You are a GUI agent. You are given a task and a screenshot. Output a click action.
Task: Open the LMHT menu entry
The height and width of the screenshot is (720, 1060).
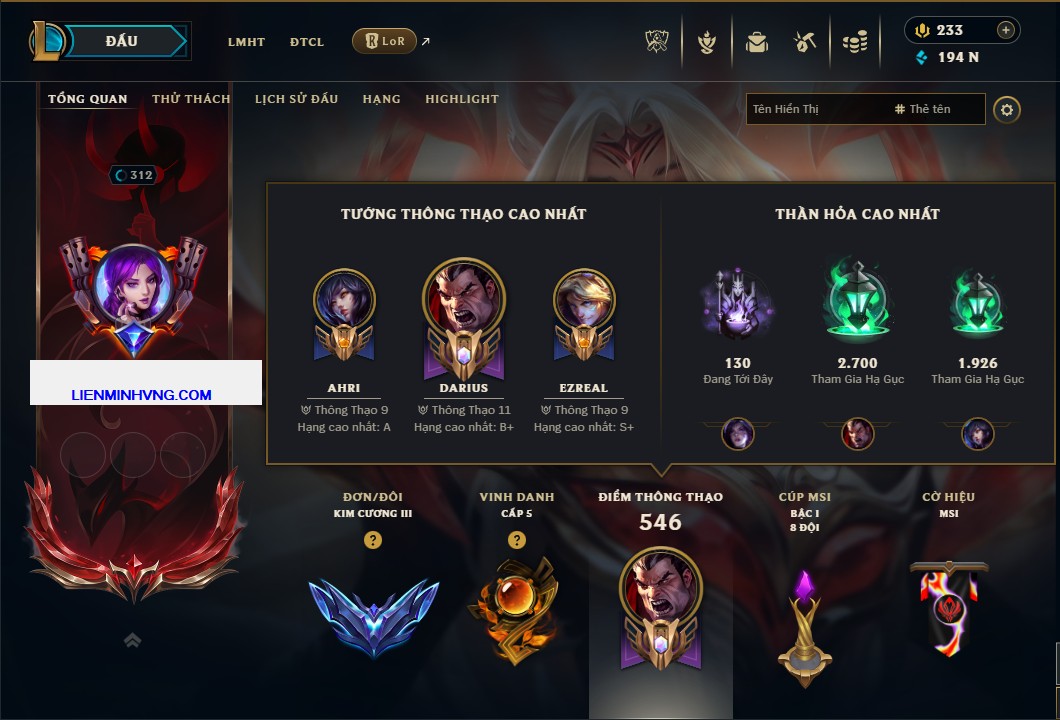point(246,42)
